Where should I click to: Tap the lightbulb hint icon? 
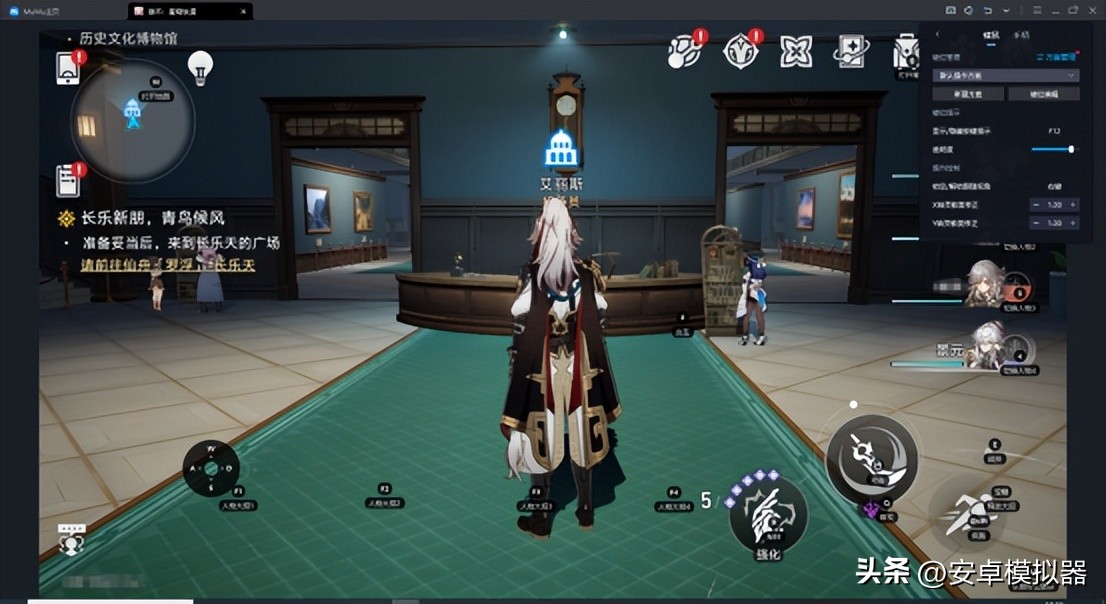pyautogui.click(x=201, y=67)
